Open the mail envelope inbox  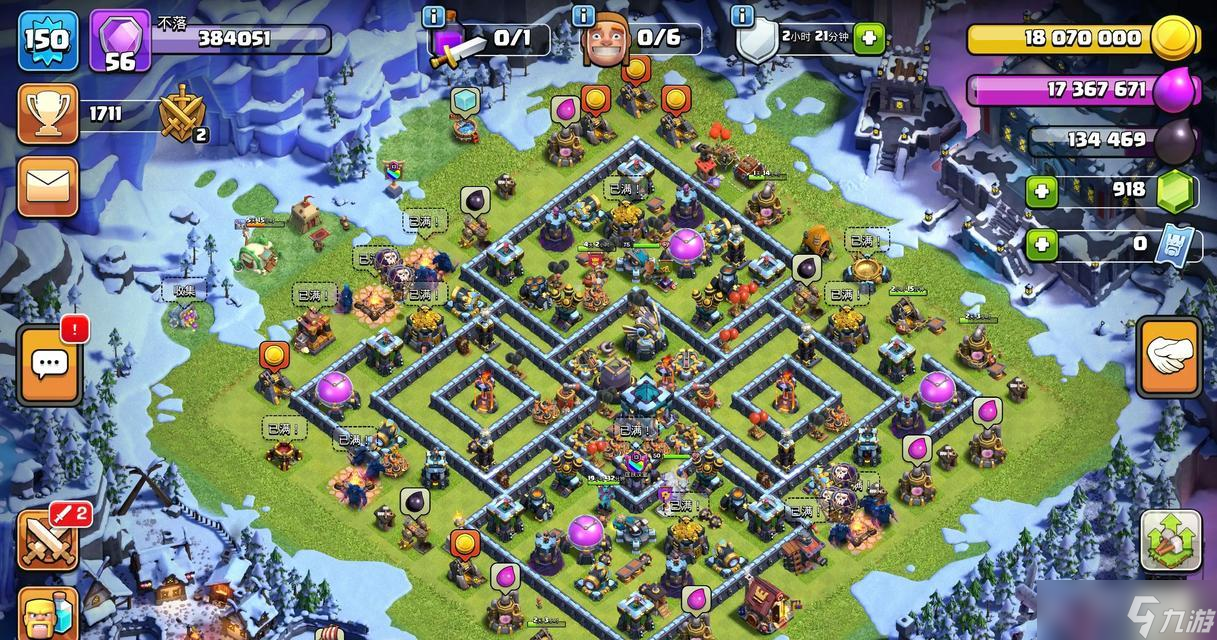tap(47, 186)
